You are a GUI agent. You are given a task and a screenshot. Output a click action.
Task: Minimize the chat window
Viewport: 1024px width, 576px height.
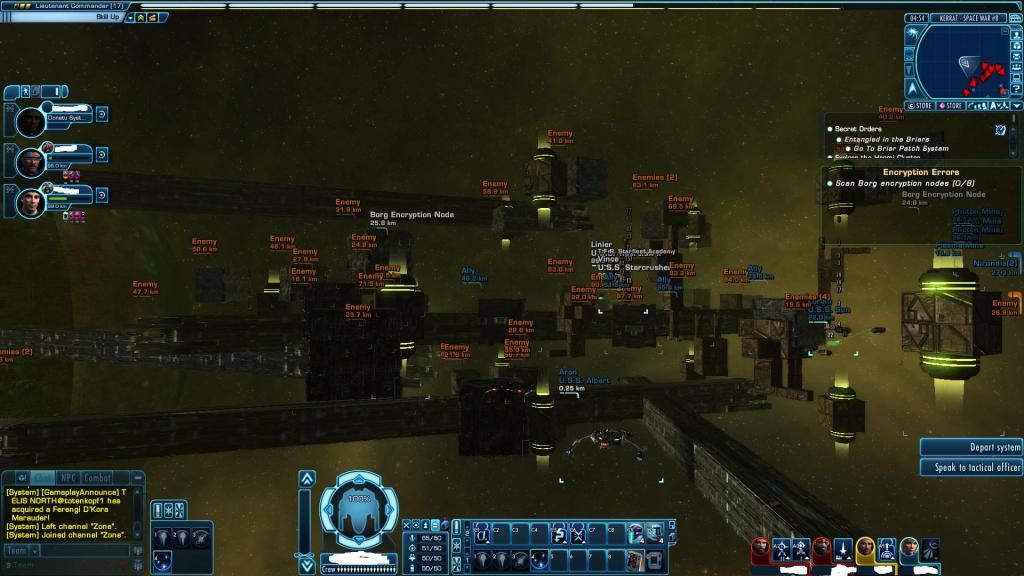point(138,478)
